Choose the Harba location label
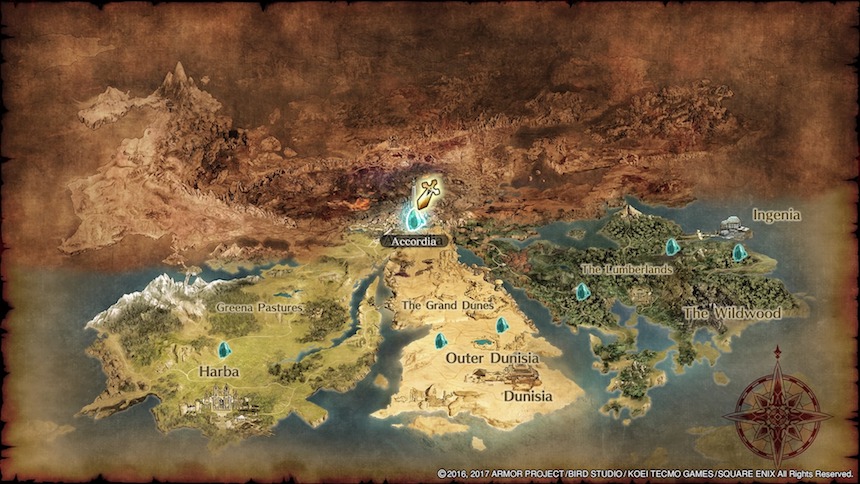Viewport: 860px width, 484px height. [218, 371]
